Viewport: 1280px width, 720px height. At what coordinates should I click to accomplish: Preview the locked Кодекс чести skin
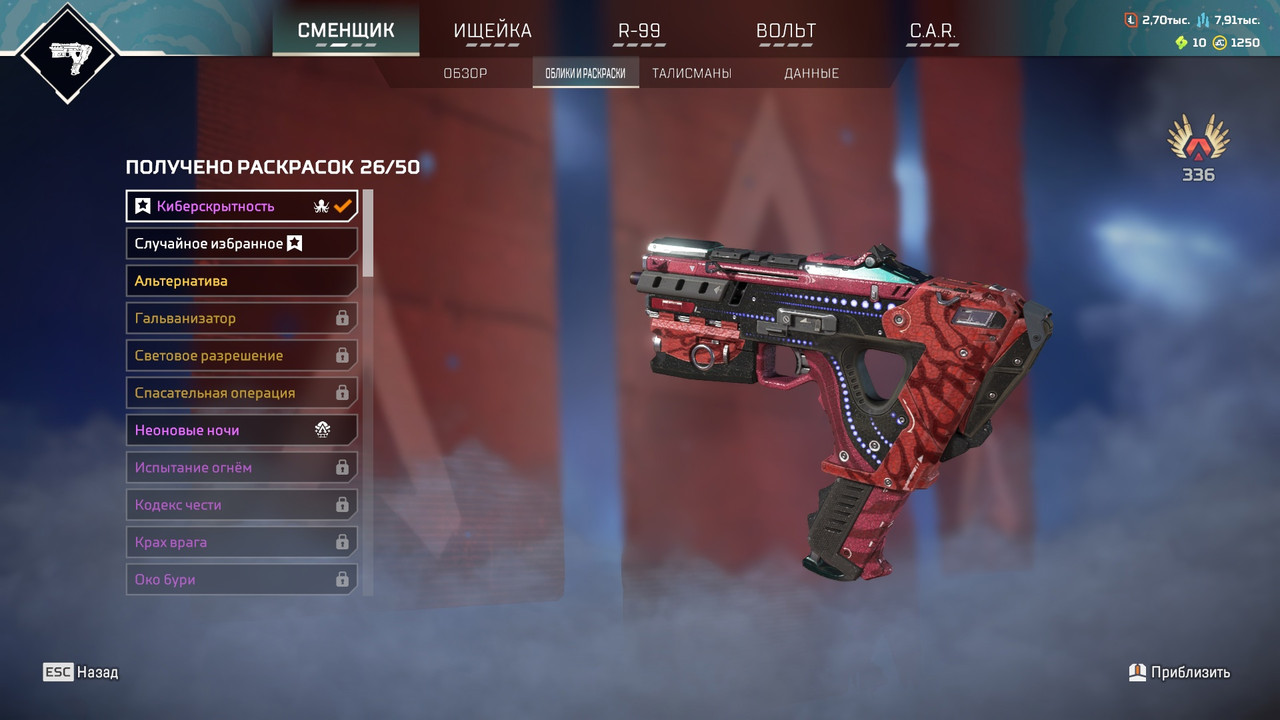click(x=241, y=505)
